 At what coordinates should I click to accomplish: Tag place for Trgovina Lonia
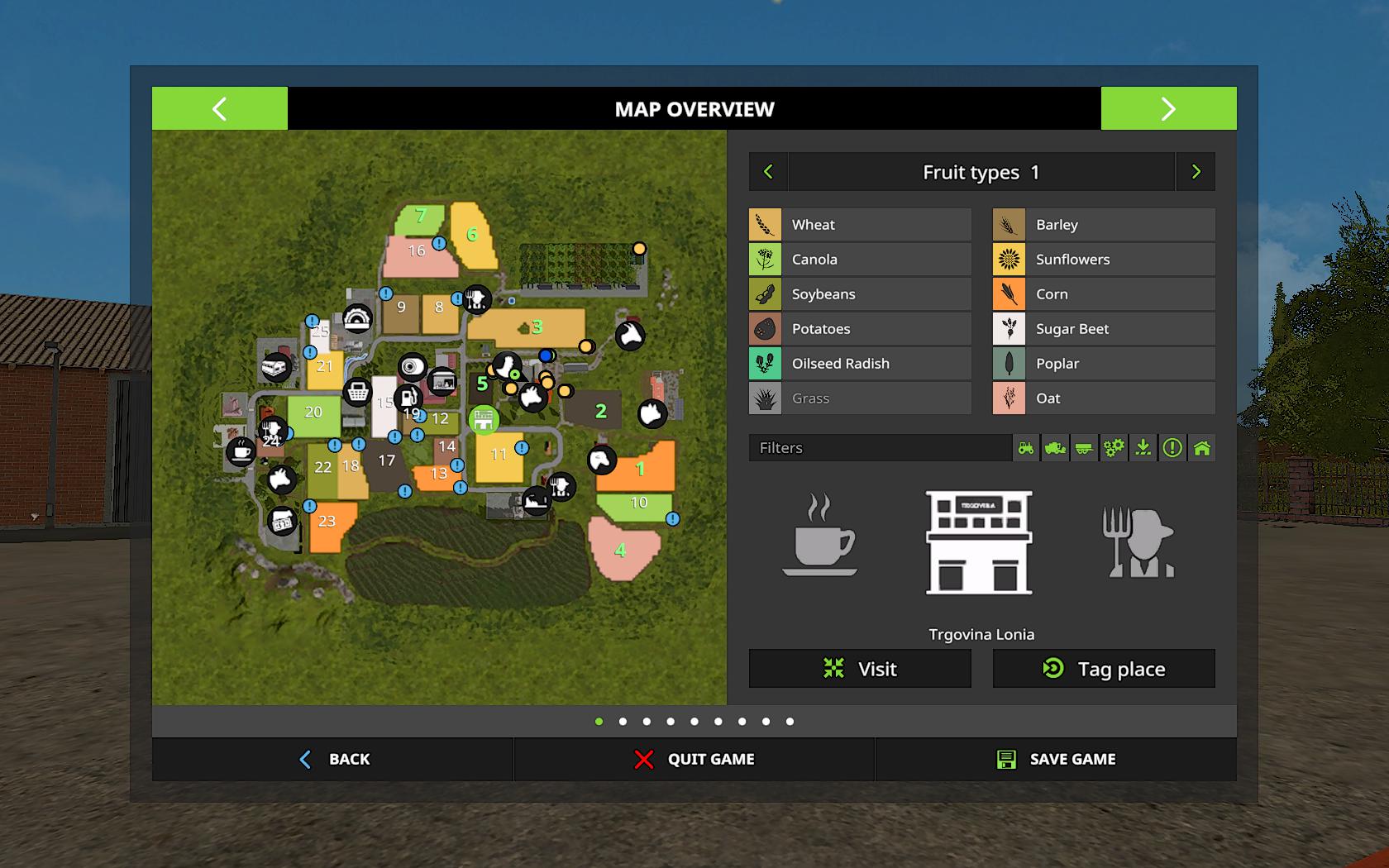pos(1104,669)
